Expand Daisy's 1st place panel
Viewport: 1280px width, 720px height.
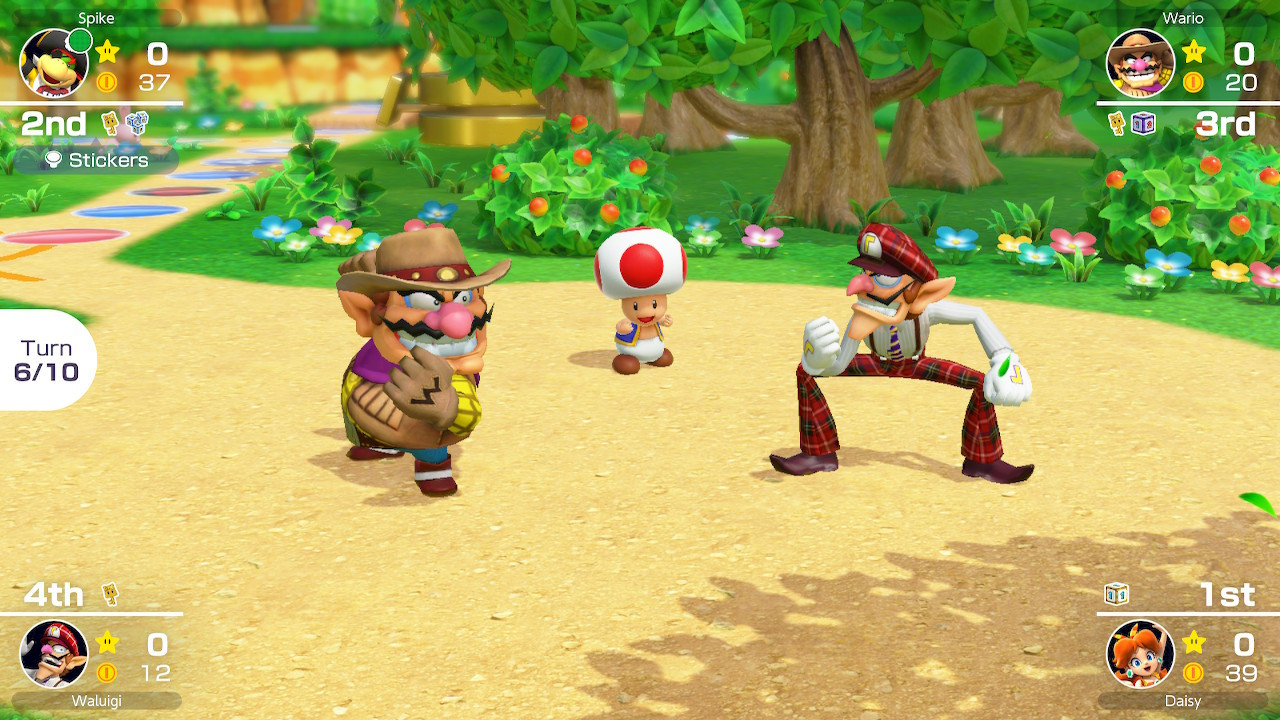tap(1226, 594)
